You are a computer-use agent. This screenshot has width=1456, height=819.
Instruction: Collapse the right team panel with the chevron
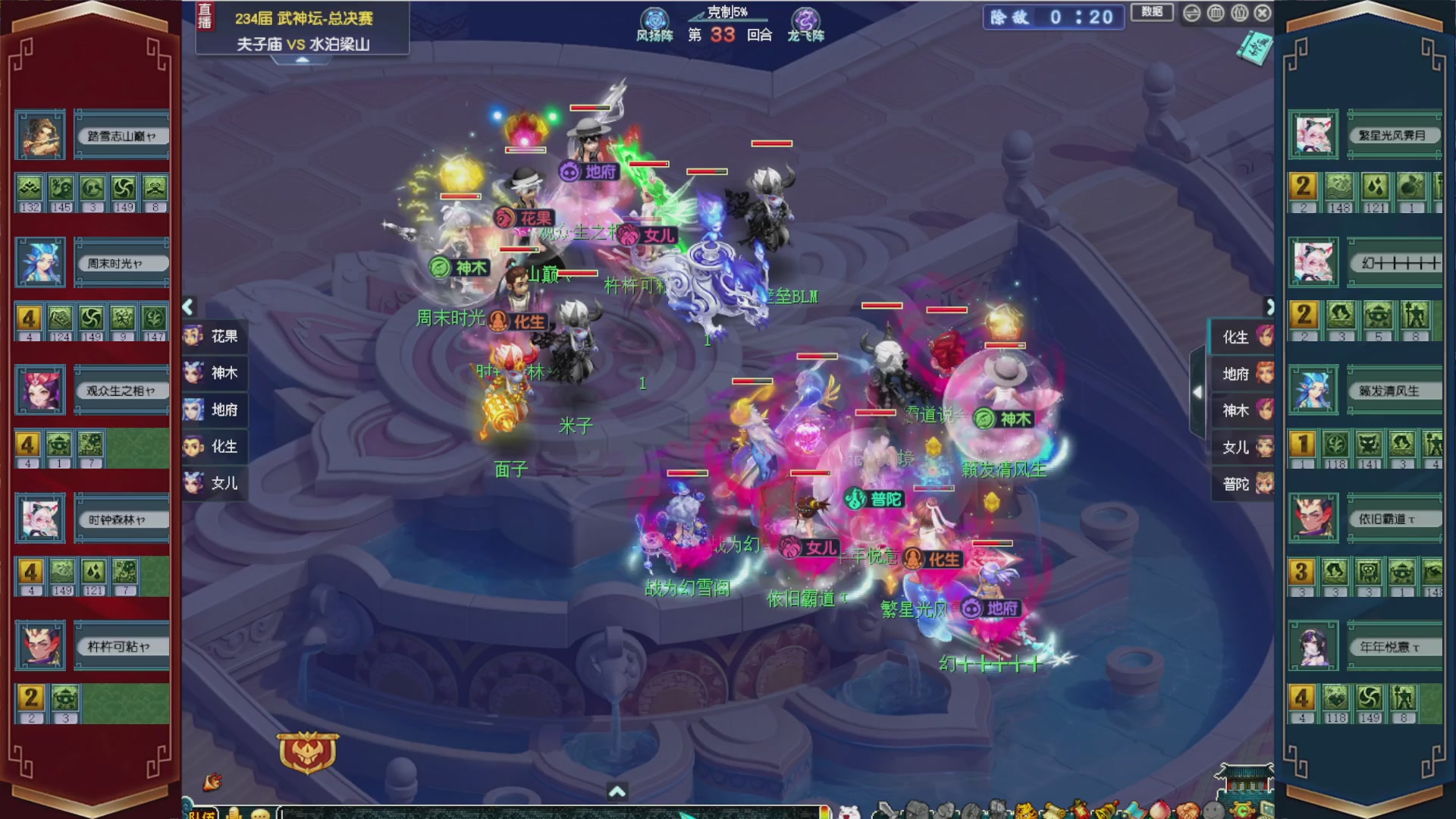pyautogui.click(x=1272, y=308)
